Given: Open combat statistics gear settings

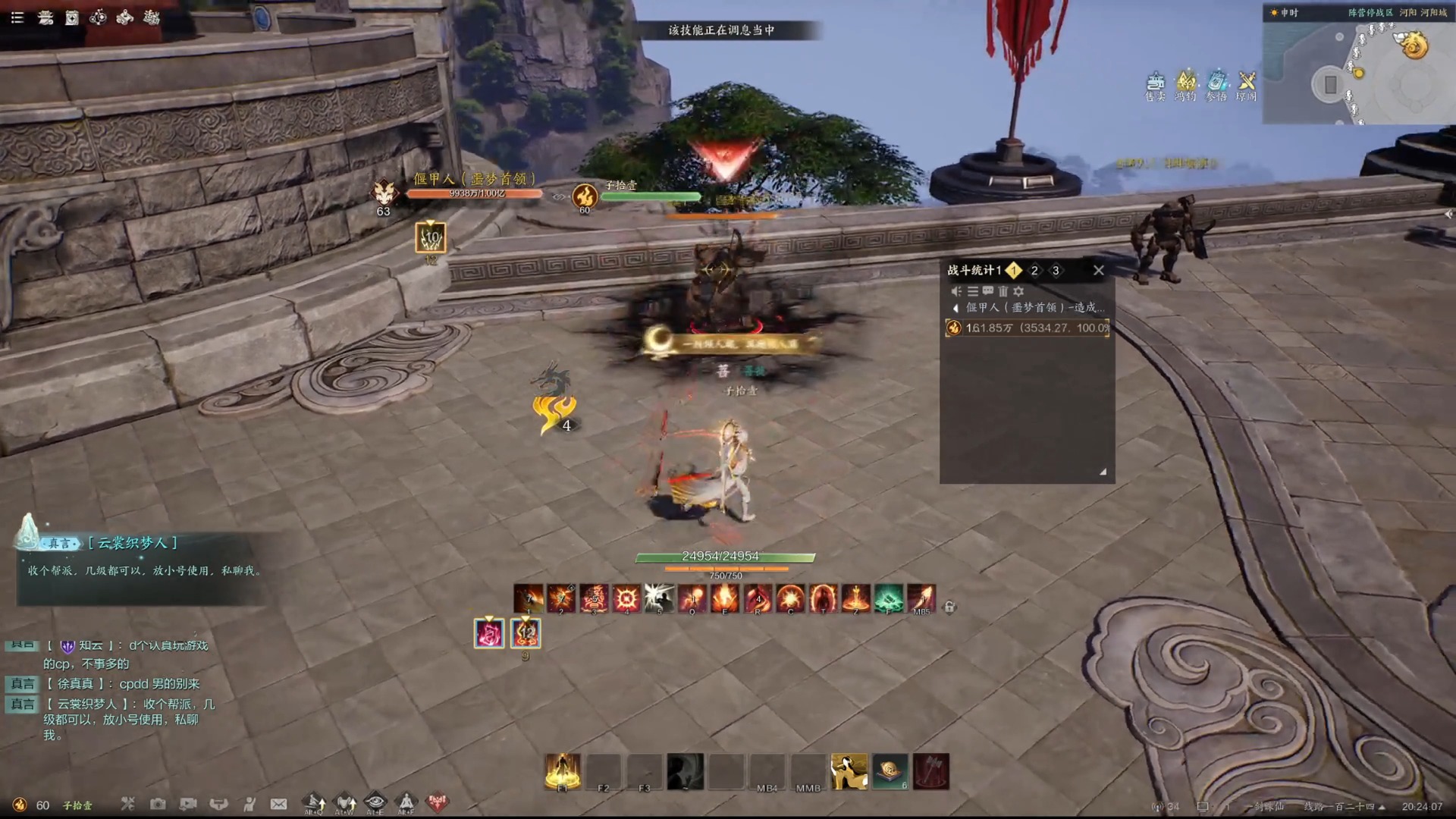Looking at the screenshot, I should pos(1018,291).
